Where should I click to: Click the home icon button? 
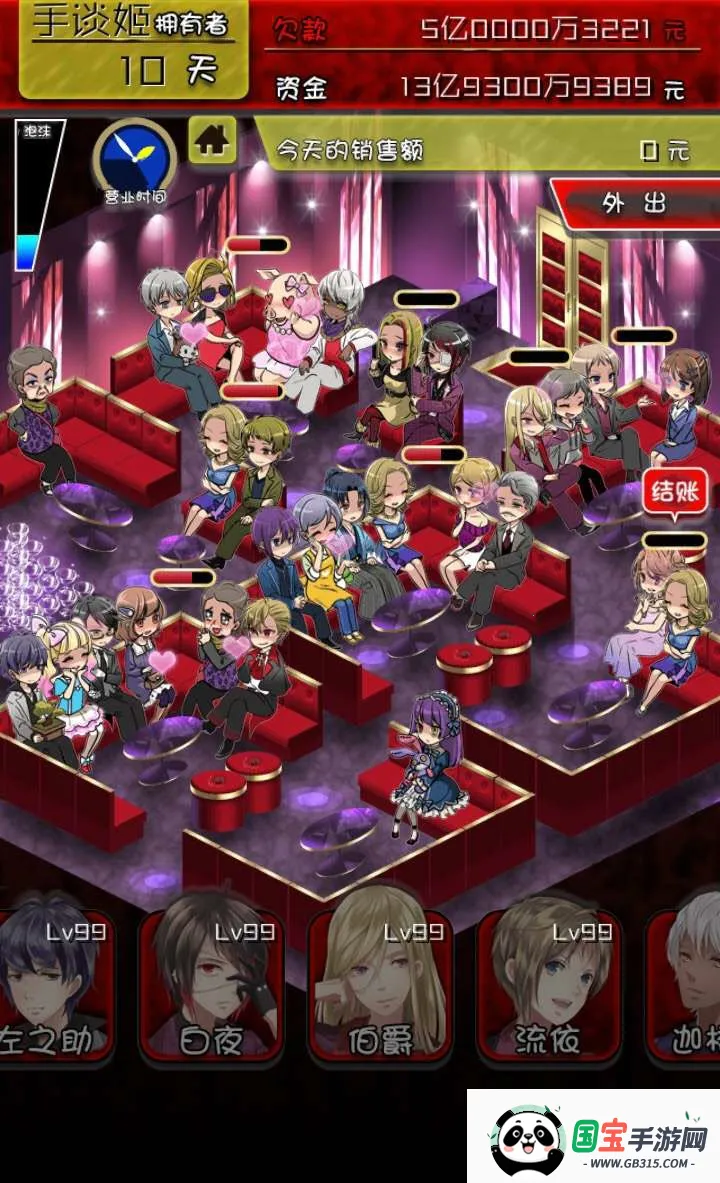[212, 140]
